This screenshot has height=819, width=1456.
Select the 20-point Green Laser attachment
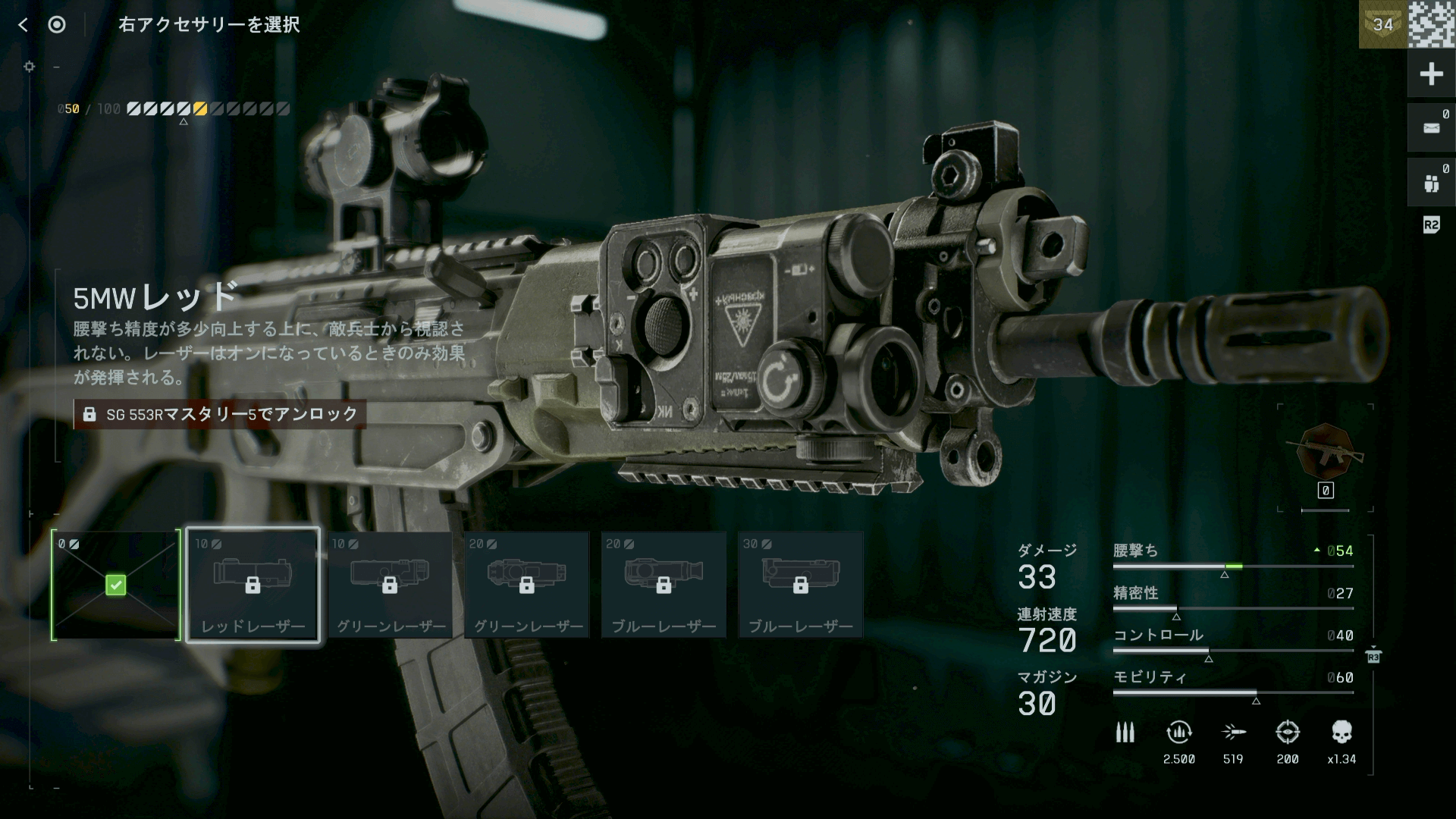[x=527, y=585]
